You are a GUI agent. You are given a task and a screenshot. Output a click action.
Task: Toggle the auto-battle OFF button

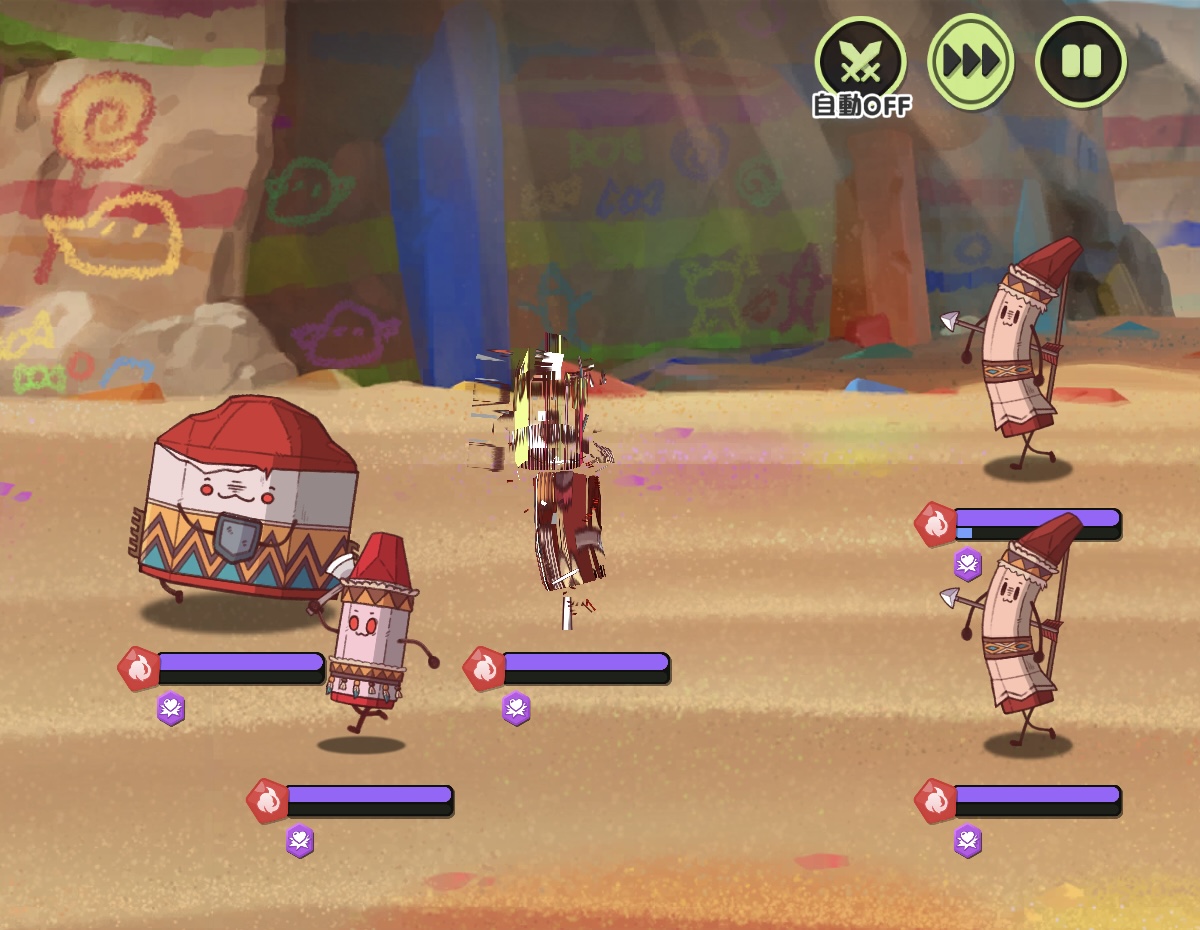coord(860,64)
